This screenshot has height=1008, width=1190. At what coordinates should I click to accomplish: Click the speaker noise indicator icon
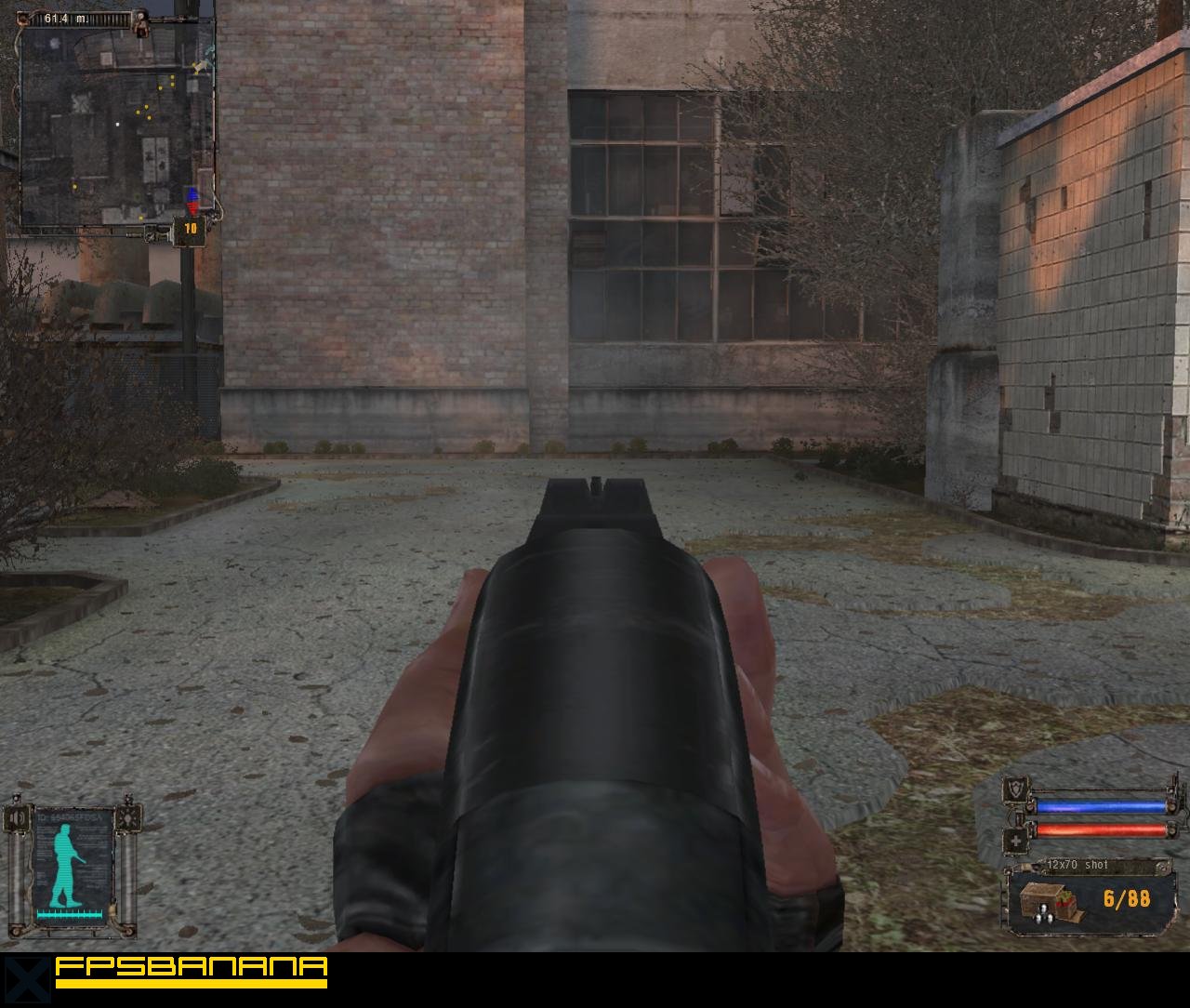tap(16, 818)
